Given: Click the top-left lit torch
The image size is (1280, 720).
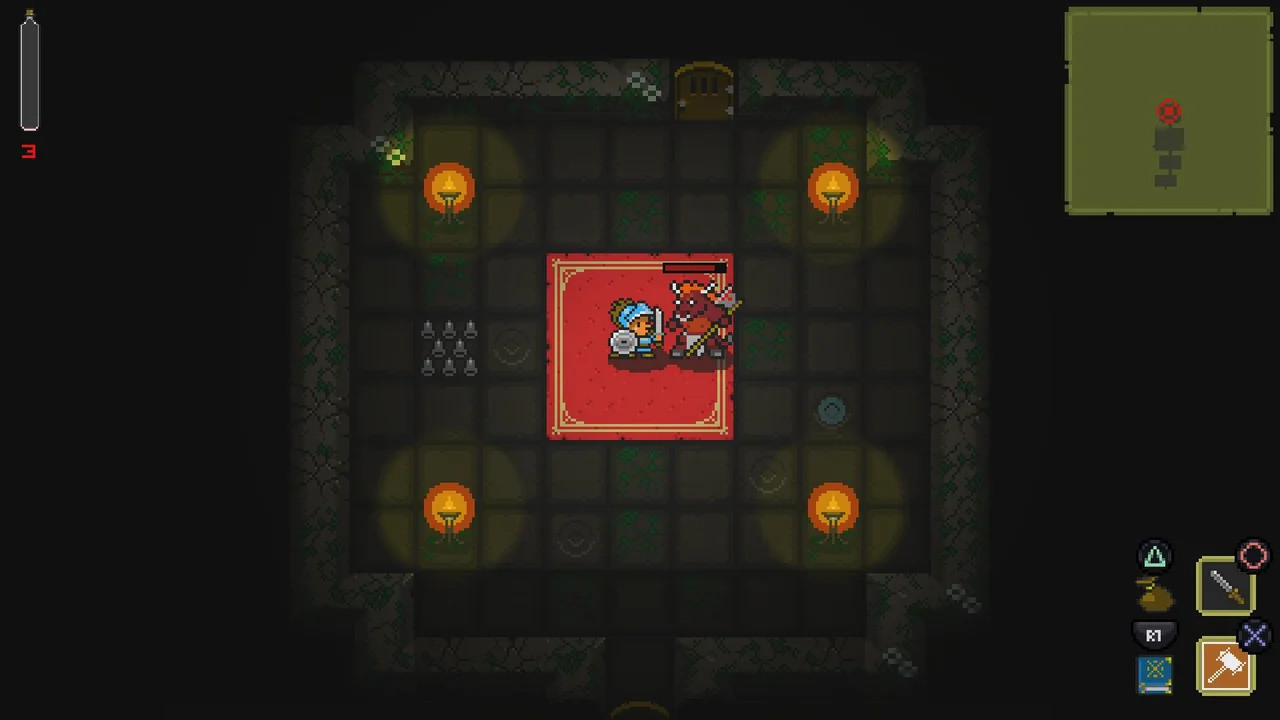Looking at the screenshot, I should [448, 190].
